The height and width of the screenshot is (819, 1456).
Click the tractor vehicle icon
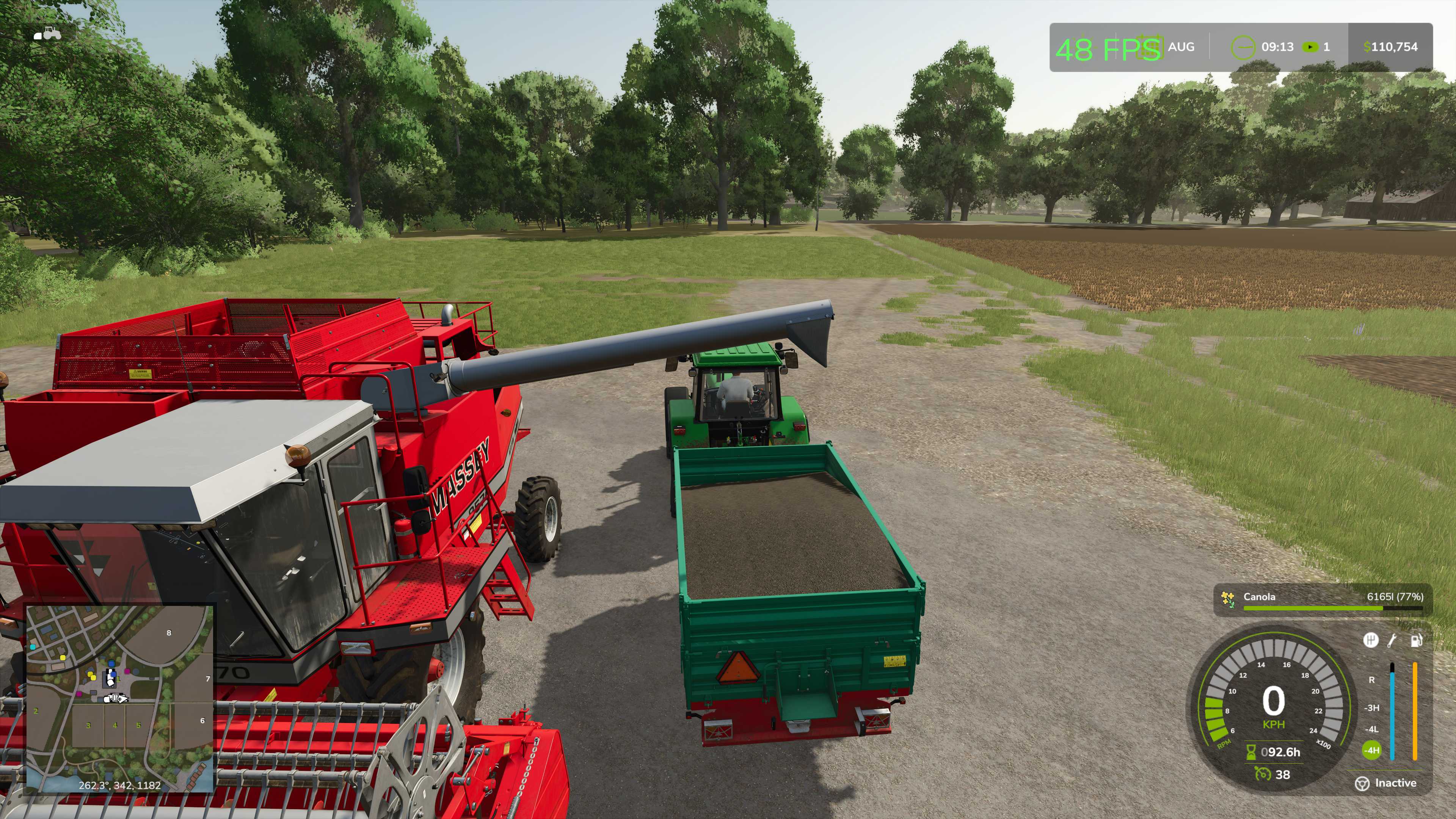click(x=47, y=34)
